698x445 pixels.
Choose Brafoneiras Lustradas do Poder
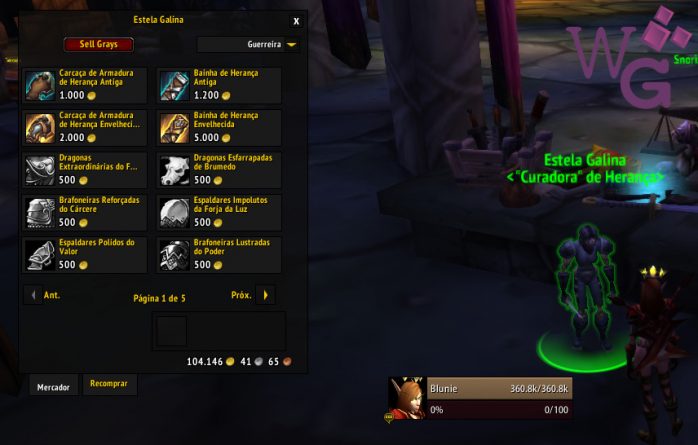click(176, 254)
